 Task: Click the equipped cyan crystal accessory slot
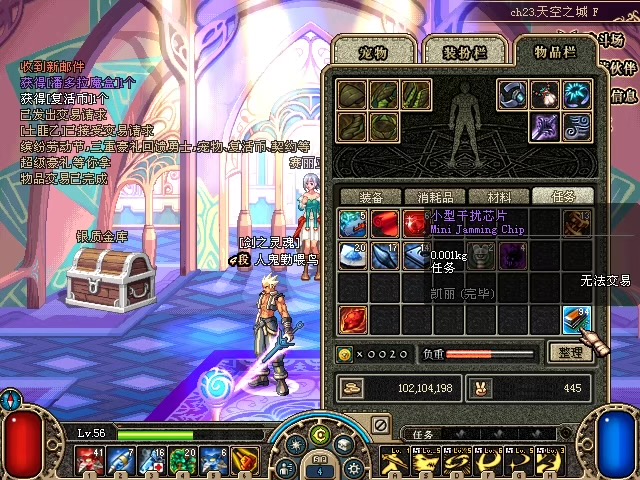tap(576, 95)
